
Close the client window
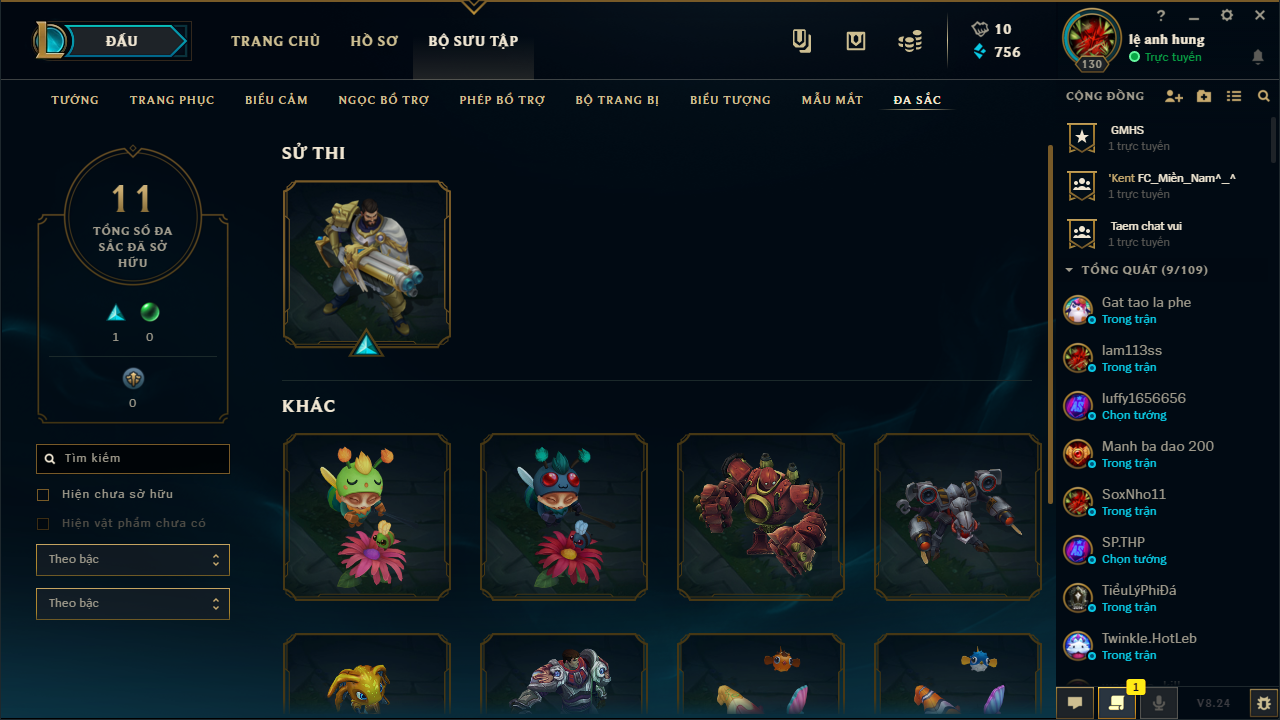click(x=1258, y=16)
